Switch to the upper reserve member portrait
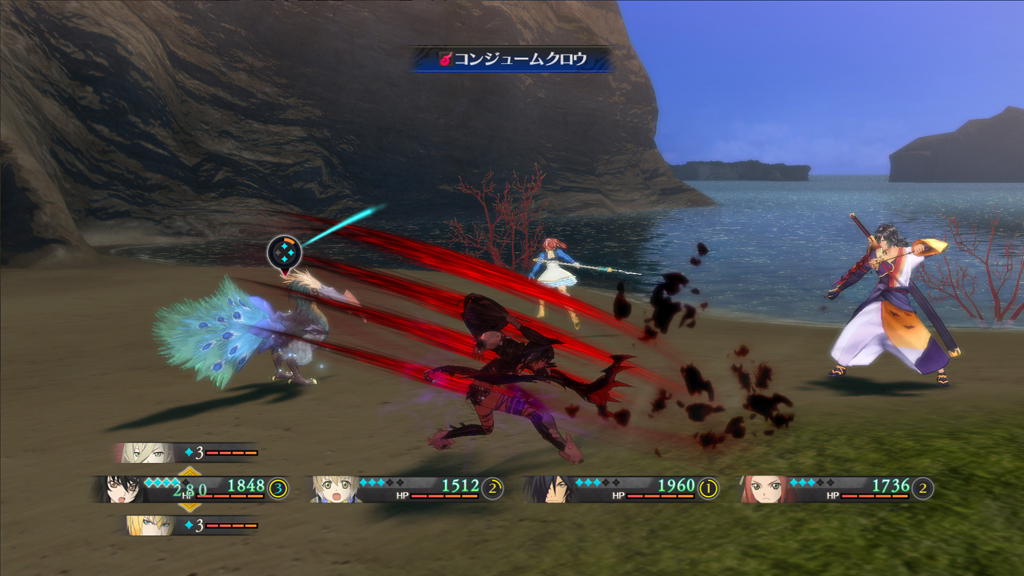This screenshot has height=576, width=1024. pos(145,453)
